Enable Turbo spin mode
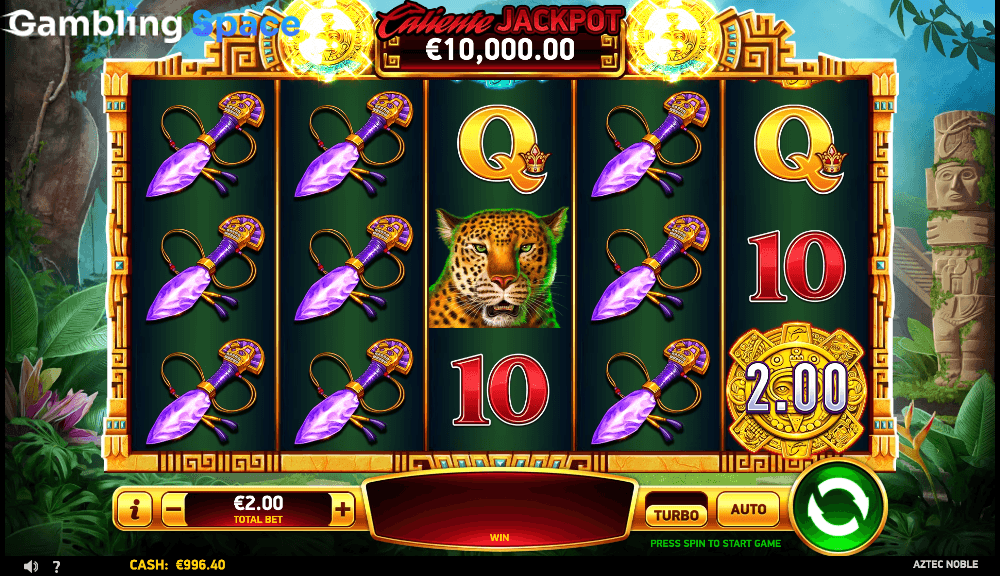The width and height of the screenshot is (1000, 576). 675,513
